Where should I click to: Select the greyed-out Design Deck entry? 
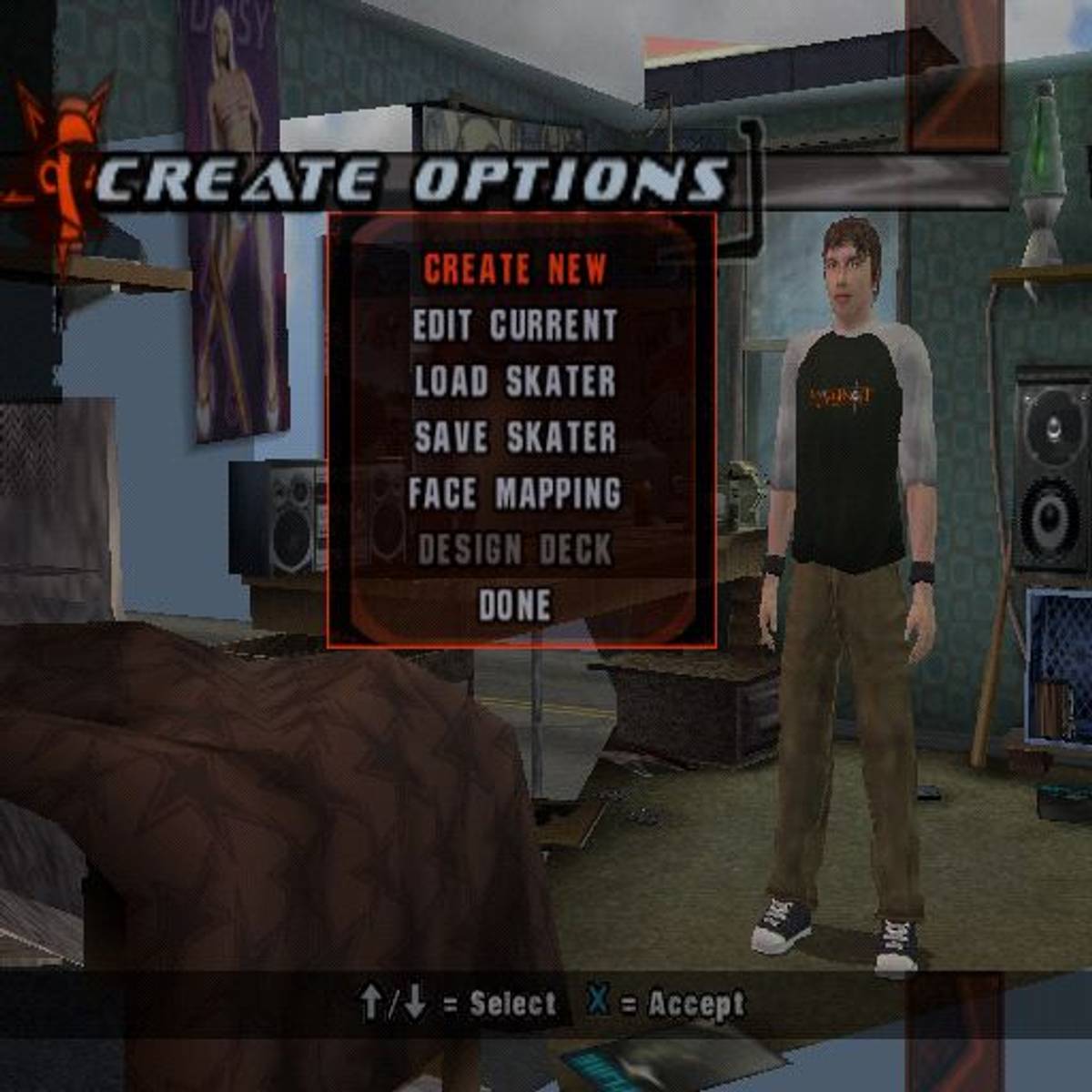tap(515, 551)
